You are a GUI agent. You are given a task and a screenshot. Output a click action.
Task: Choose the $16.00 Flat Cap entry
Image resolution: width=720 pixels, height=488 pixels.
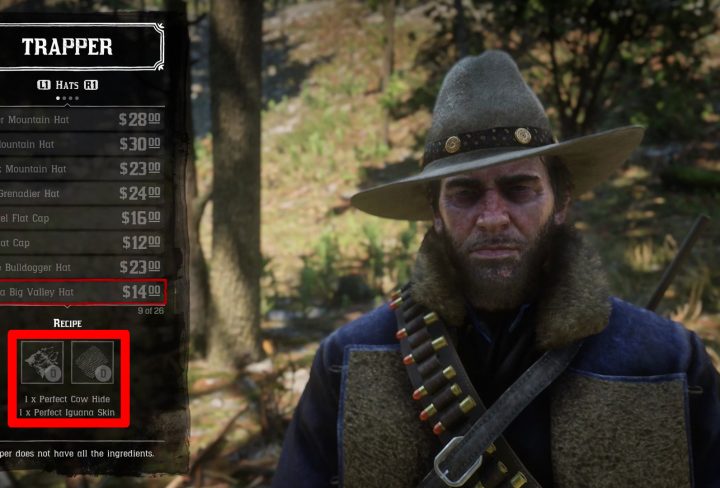[x=82, y=218]
